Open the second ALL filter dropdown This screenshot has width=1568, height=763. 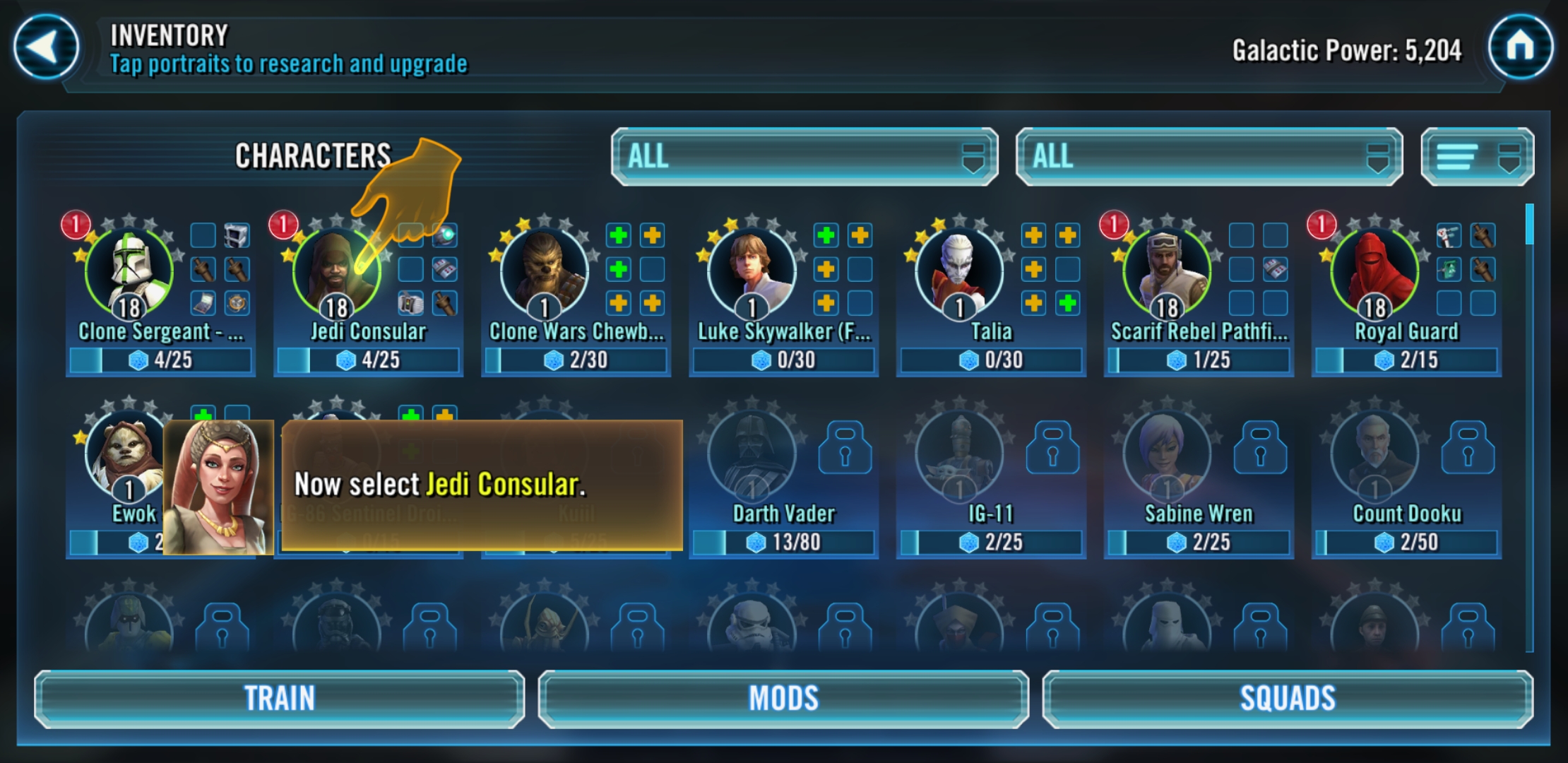(1208, 157)
